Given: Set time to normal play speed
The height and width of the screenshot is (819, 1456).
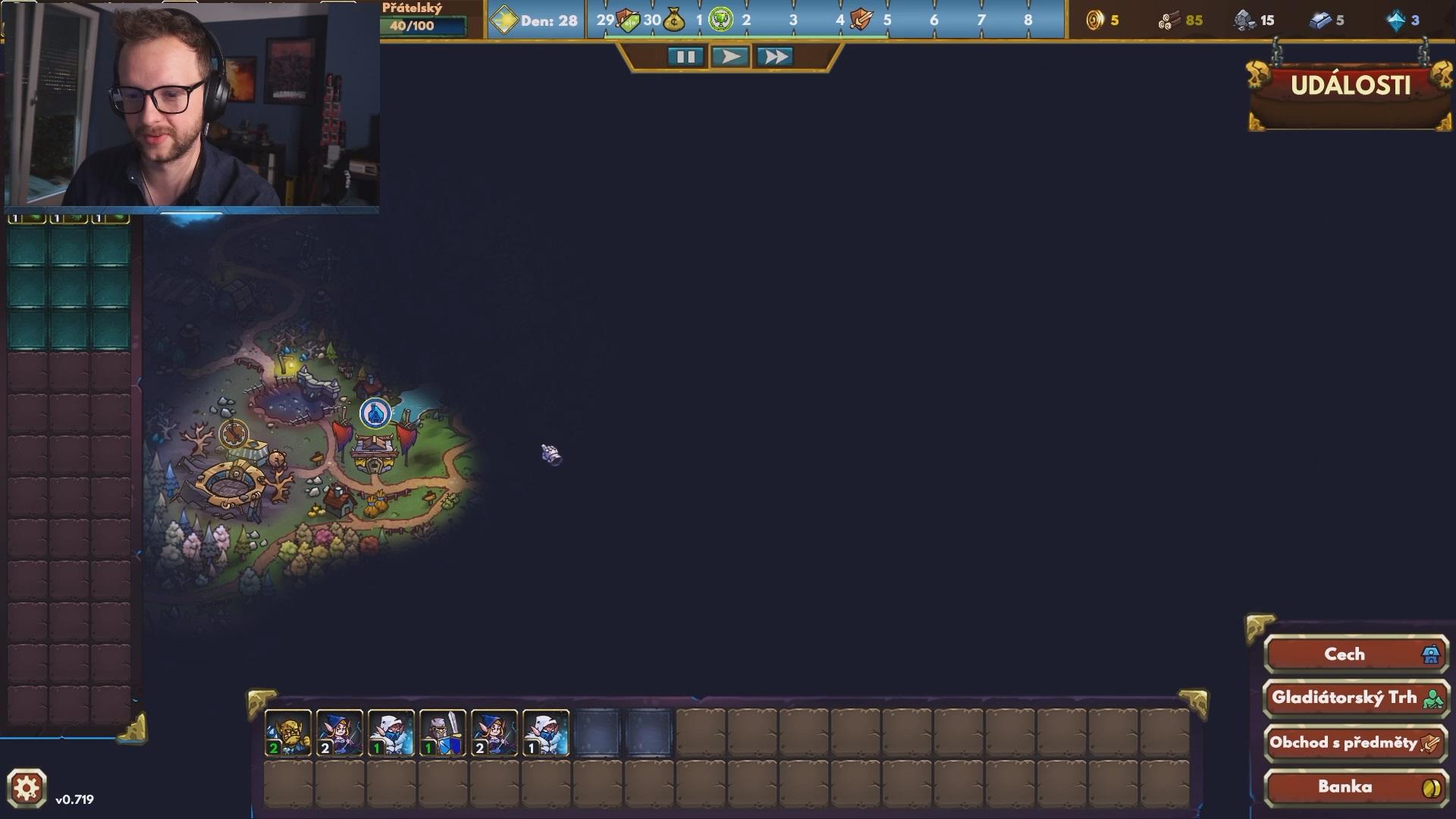Looking at the screenshot, I should (x=730, y=57).
